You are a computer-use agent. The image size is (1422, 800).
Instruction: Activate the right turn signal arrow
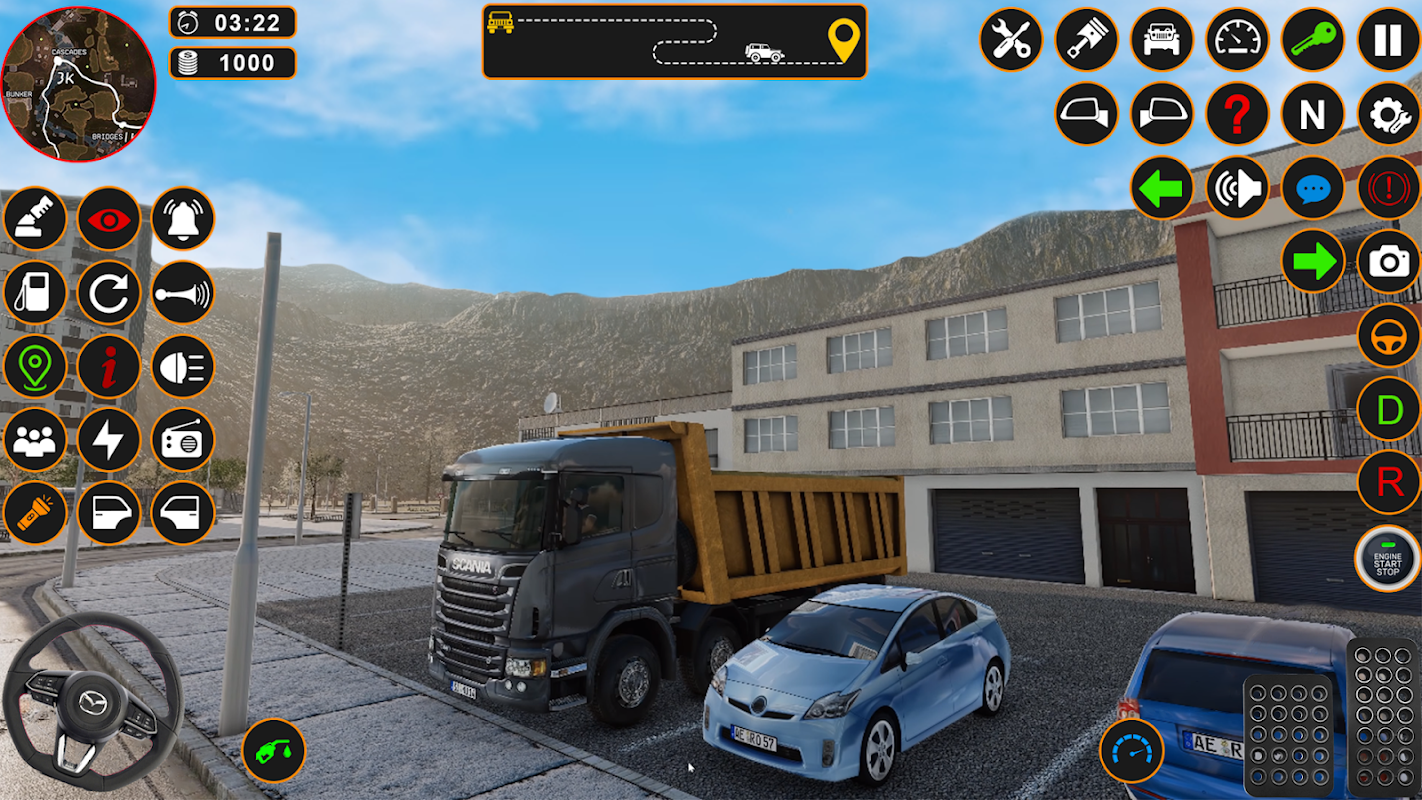1312,262
